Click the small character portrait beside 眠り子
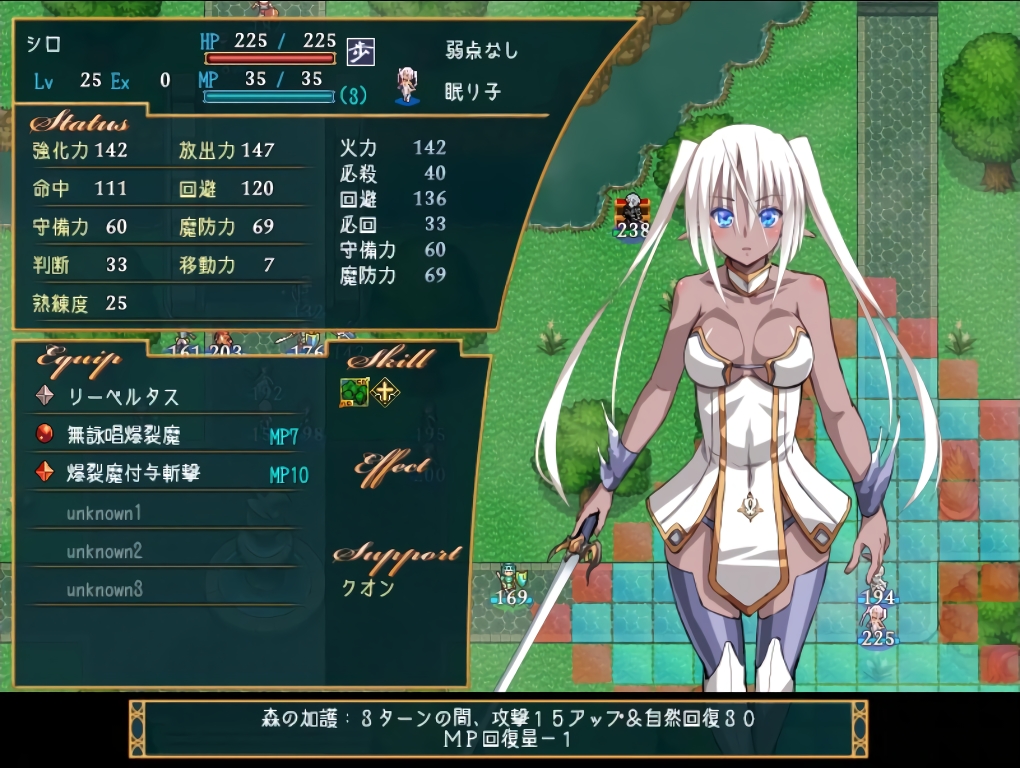This screenshot has height=768, width=1020. (407, 87)
